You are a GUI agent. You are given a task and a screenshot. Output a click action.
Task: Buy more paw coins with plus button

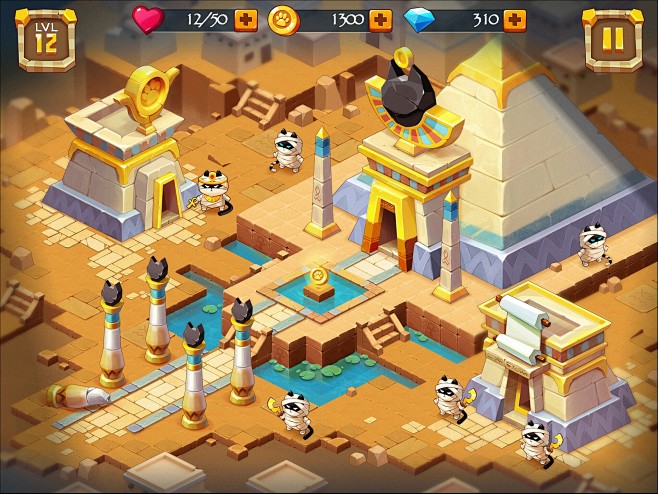[x=380, y=20]
